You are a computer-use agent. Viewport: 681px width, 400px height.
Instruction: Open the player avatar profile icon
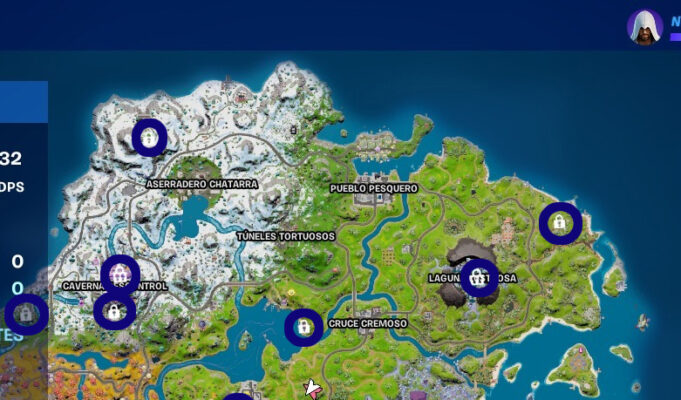[645, 27]
